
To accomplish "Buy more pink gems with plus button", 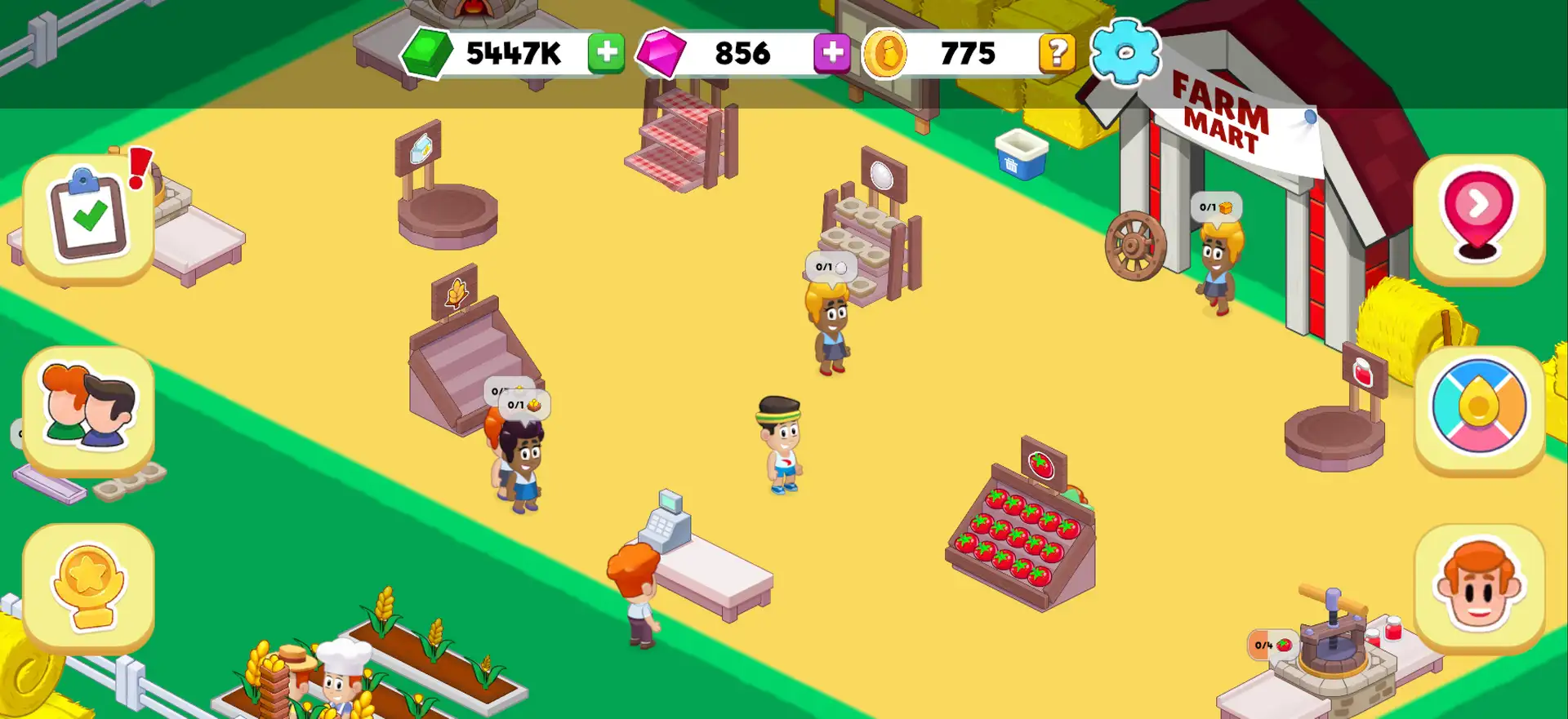I will (x=831, y=54).
